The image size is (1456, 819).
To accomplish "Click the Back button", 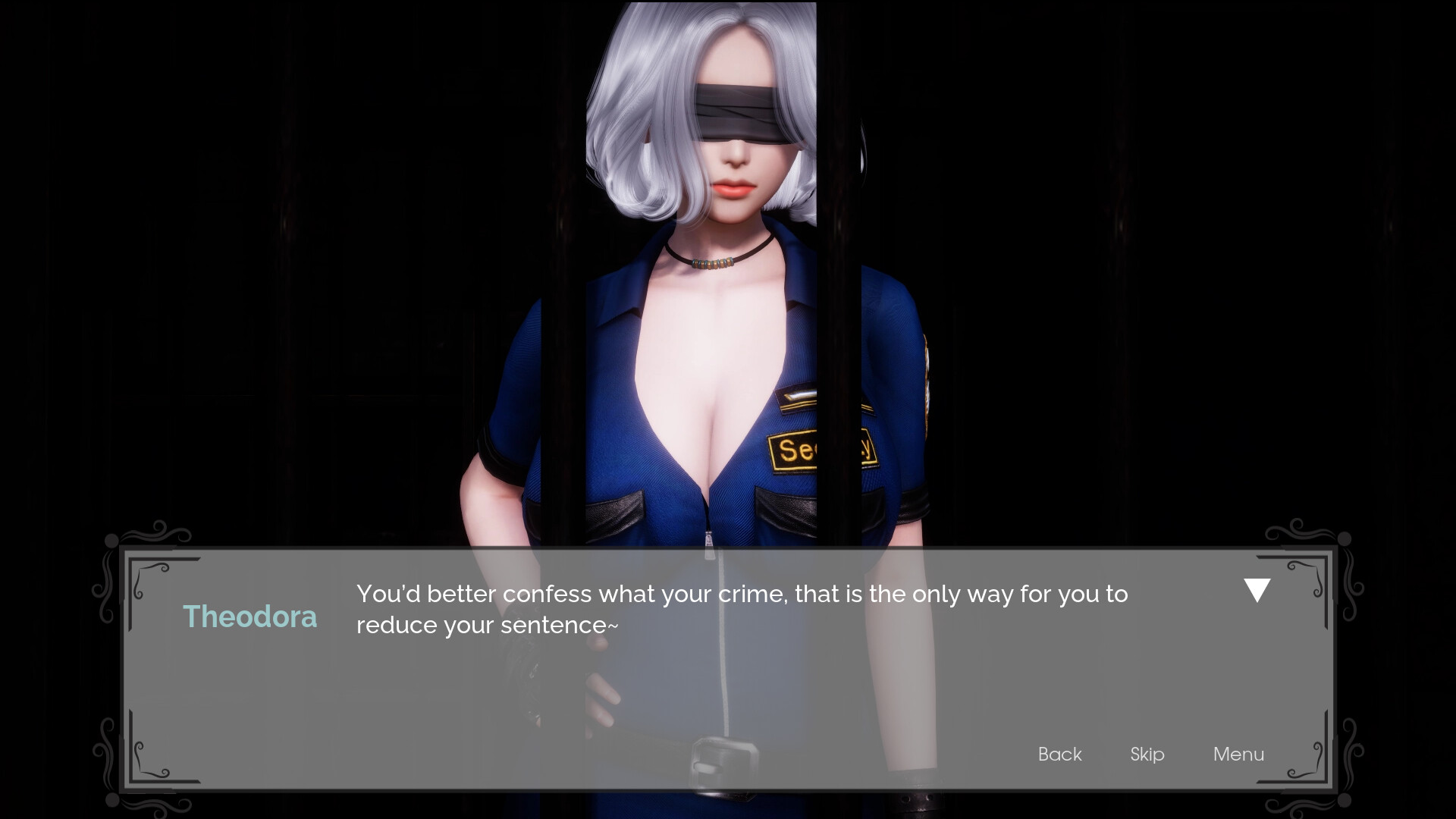I will (x=1059, y=754).
